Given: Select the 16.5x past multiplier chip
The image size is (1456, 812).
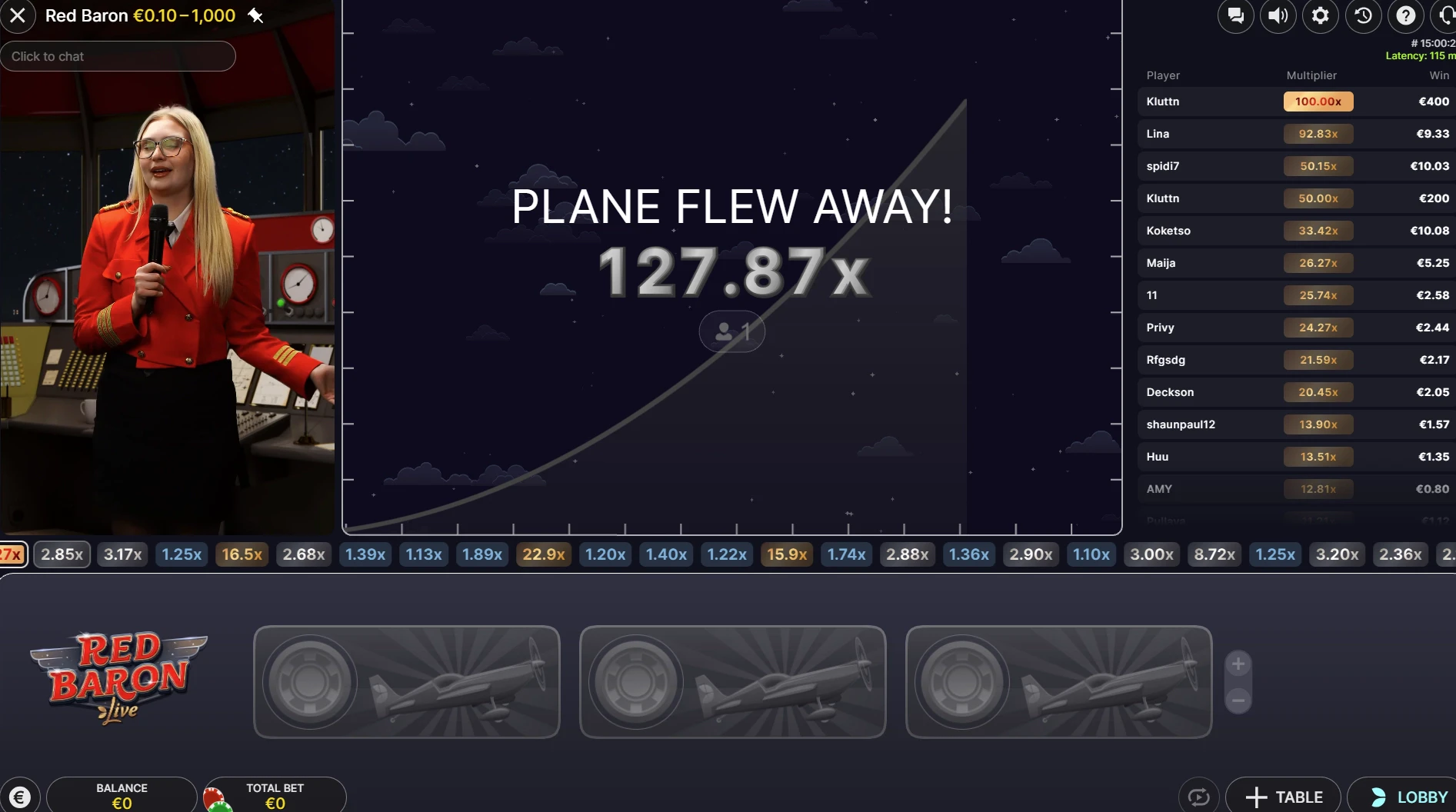Looking at the screenshot, I should (x=242, y=554).
